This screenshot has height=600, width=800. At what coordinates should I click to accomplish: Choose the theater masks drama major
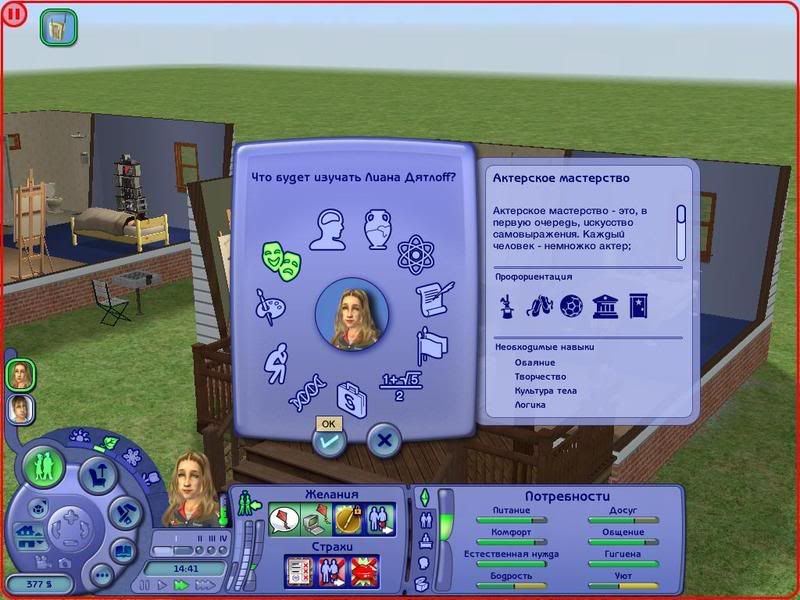[281, 260]
